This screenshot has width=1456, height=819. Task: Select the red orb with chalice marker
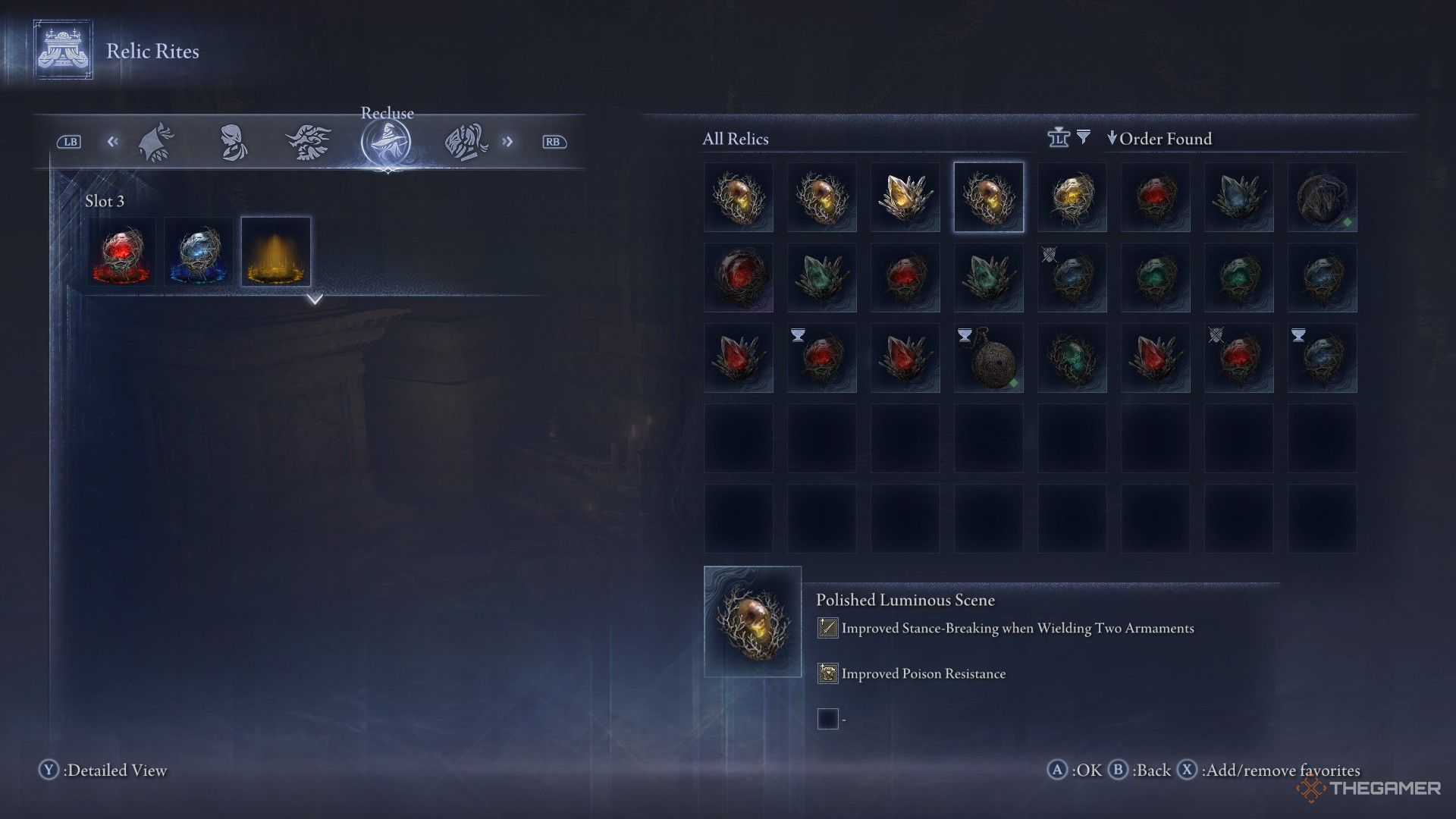tap(822, 359)
